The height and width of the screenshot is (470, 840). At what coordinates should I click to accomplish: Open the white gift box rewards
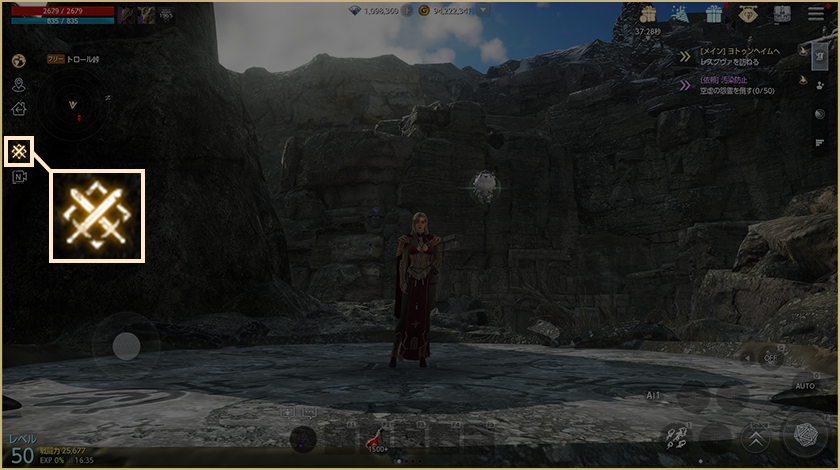pyautogui.click(x=713, y=14)
